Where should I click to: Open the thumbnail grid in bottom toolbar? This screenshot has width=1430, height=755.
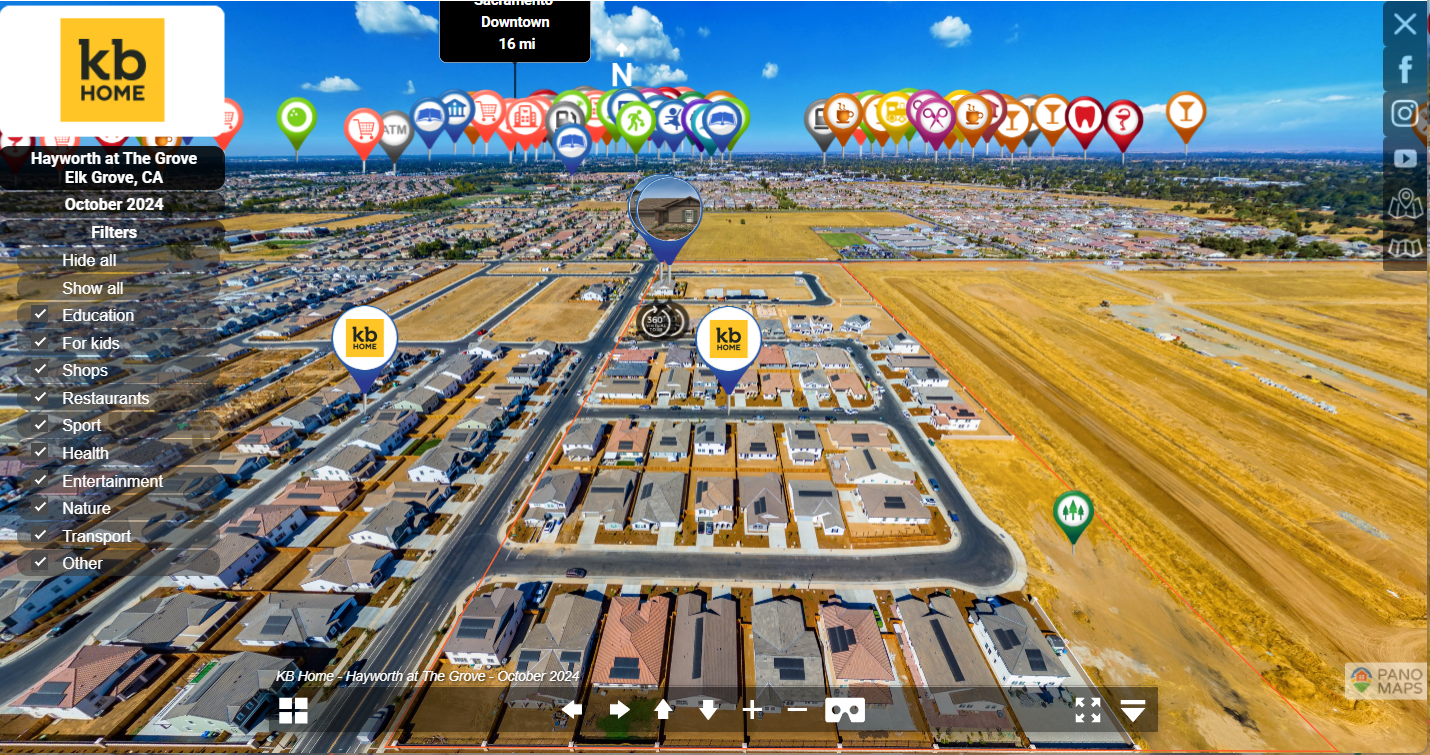(x=293, y=710)
